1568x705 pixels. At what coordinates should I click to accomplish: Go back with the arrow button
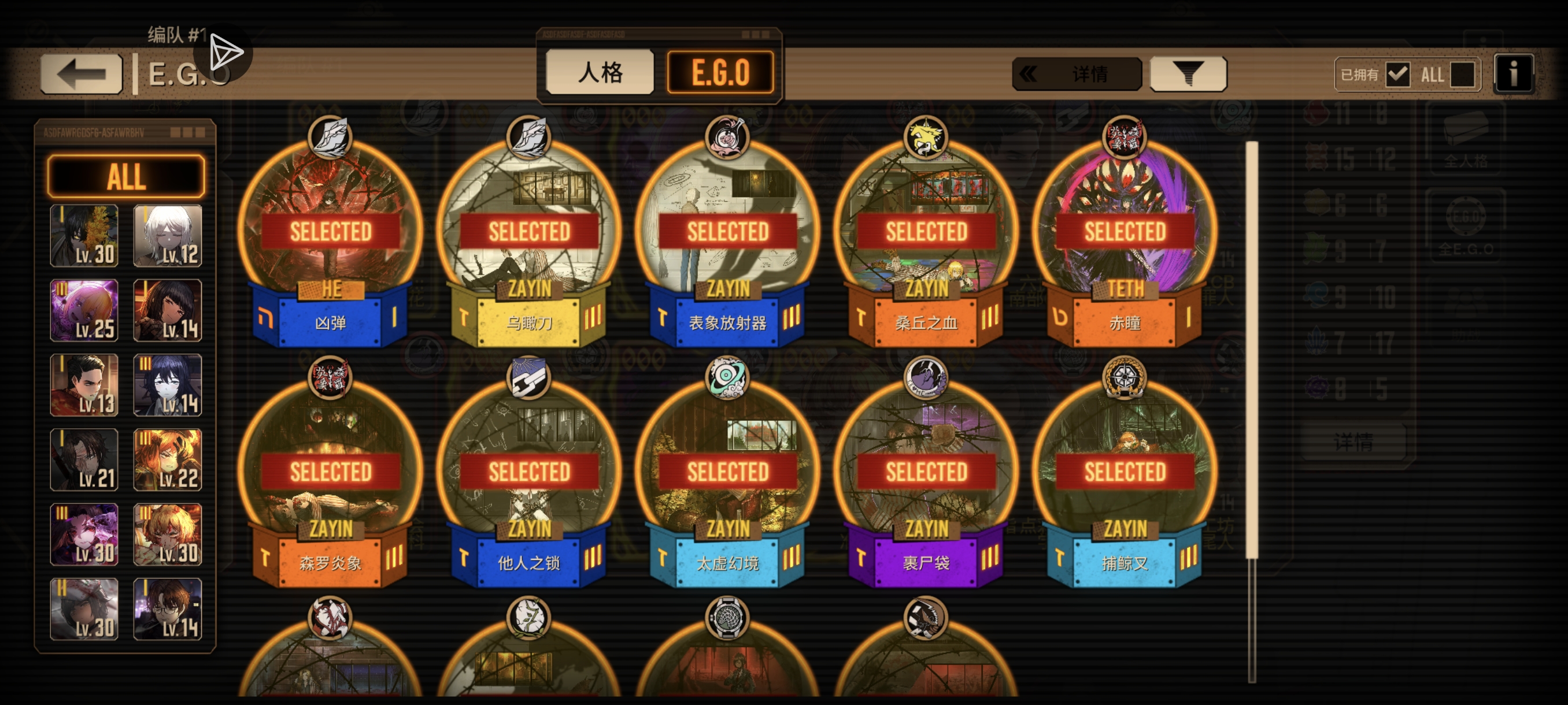click(x=81, y=74)
